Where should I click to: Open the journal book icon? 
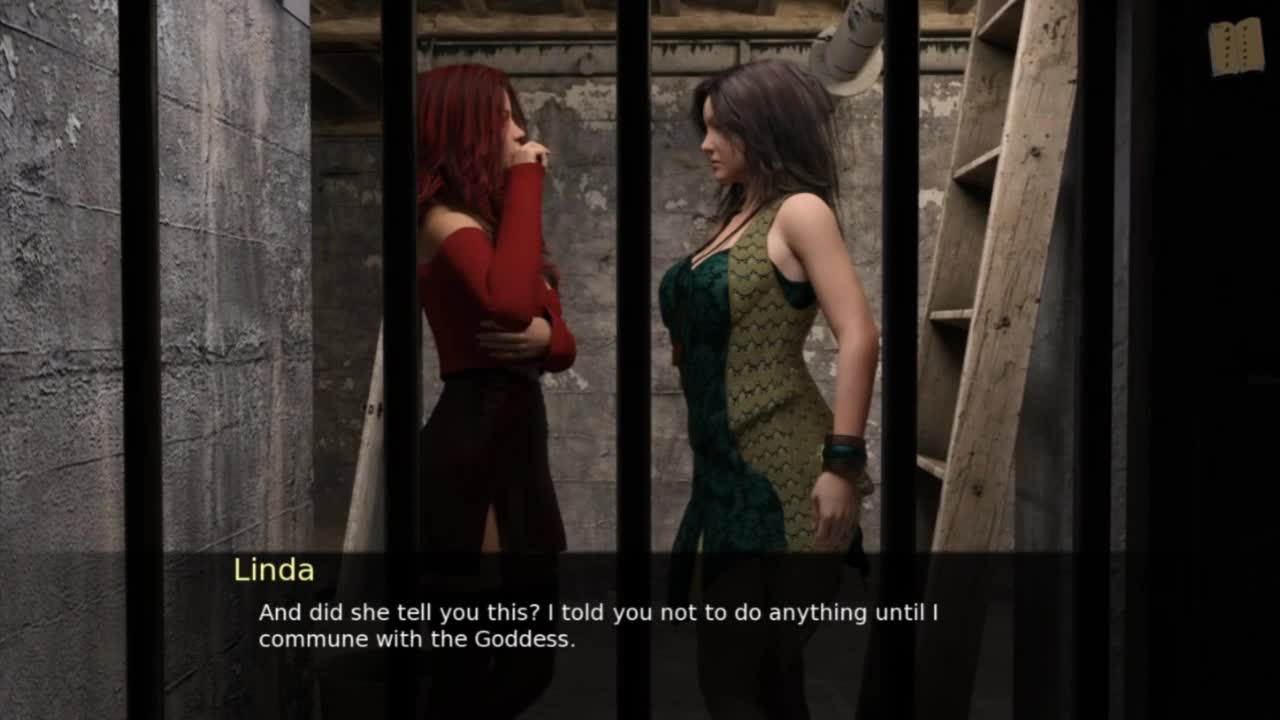pos(1236,47)
